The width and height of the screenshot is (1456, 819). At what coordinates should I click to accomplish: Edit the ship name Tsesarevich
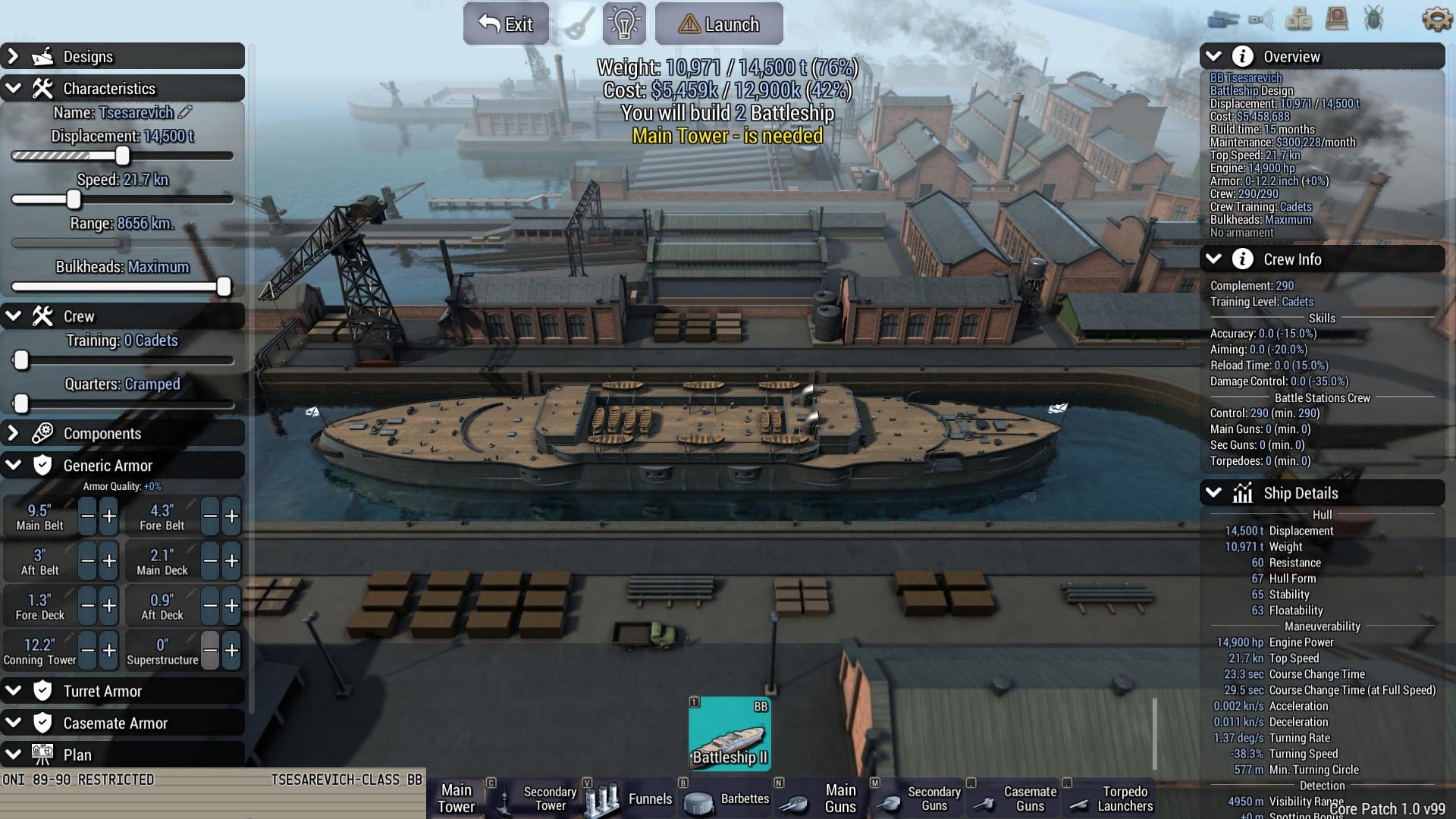(x=186, y=112)
